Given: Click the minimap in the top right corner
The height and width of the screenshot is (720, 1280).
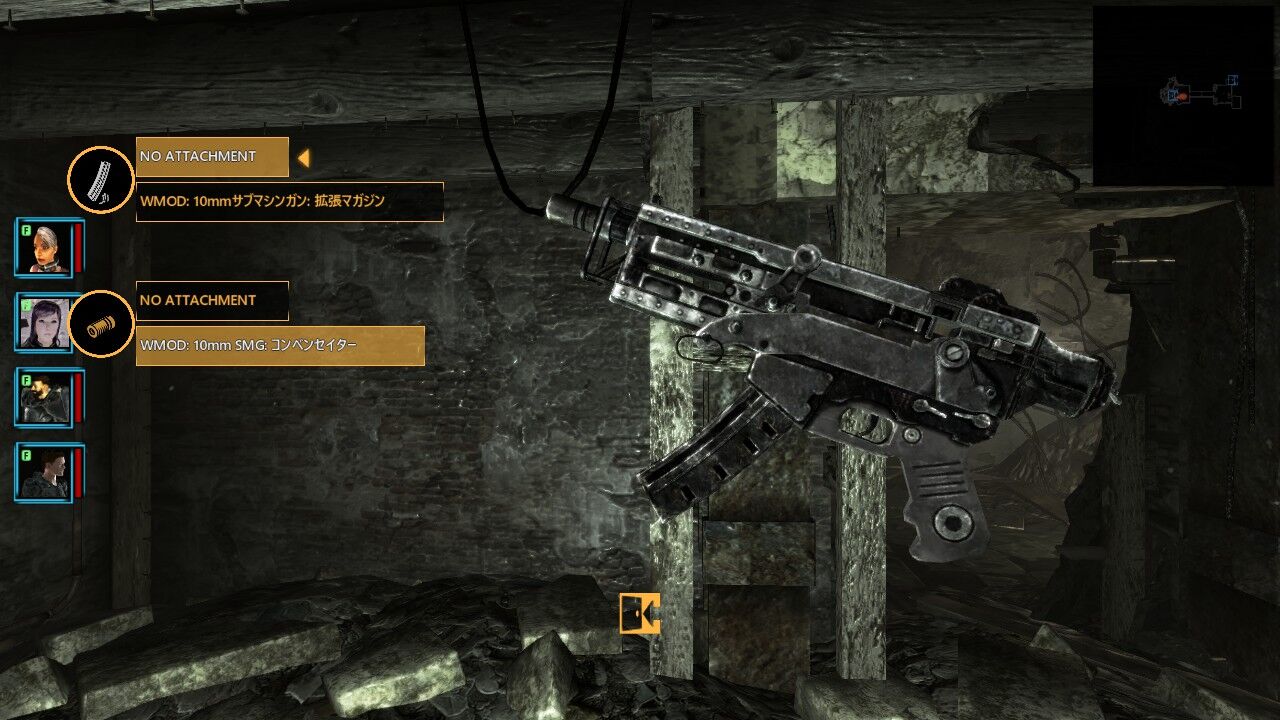Looking at the screenshot, I should click(x=1185, y=85).
